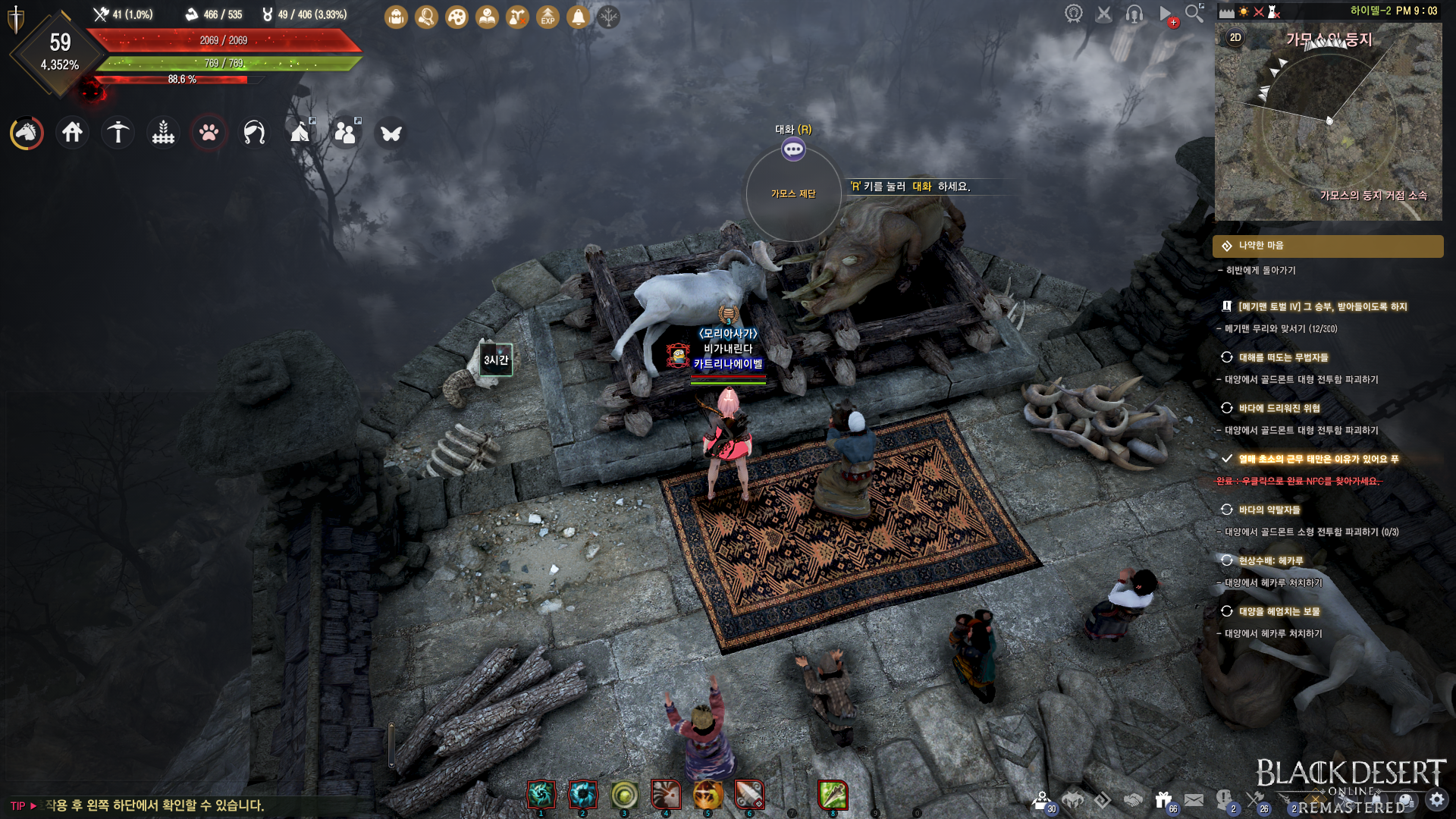The image size is (1456, 819).
Task: Open the magnifying glass search icon
Action: click(x=1194, y=13)
